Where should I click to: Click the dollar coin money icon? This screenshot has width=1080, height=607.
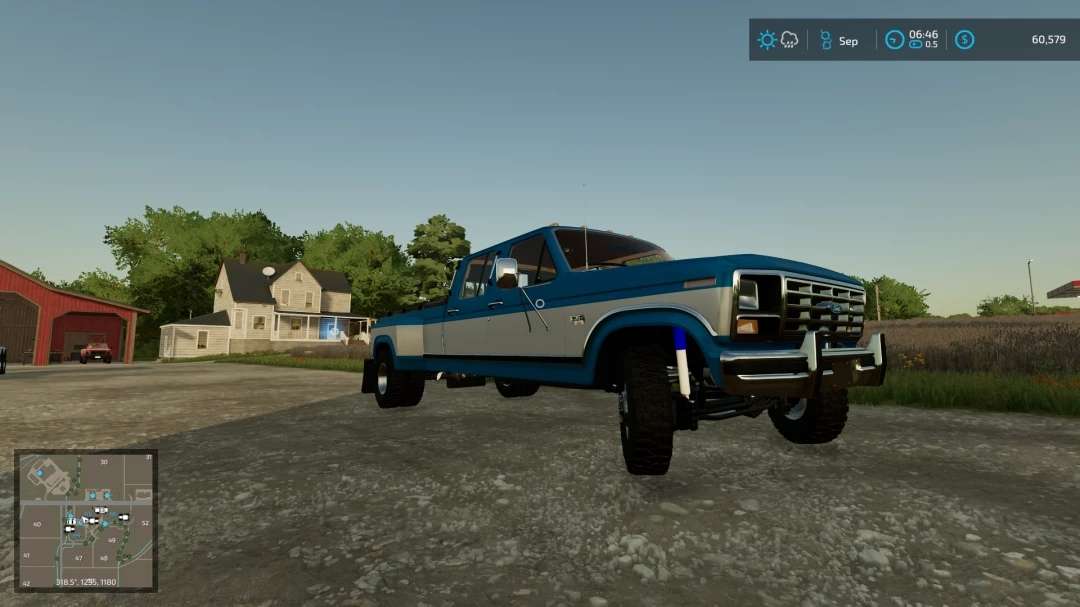click(964, 40)
